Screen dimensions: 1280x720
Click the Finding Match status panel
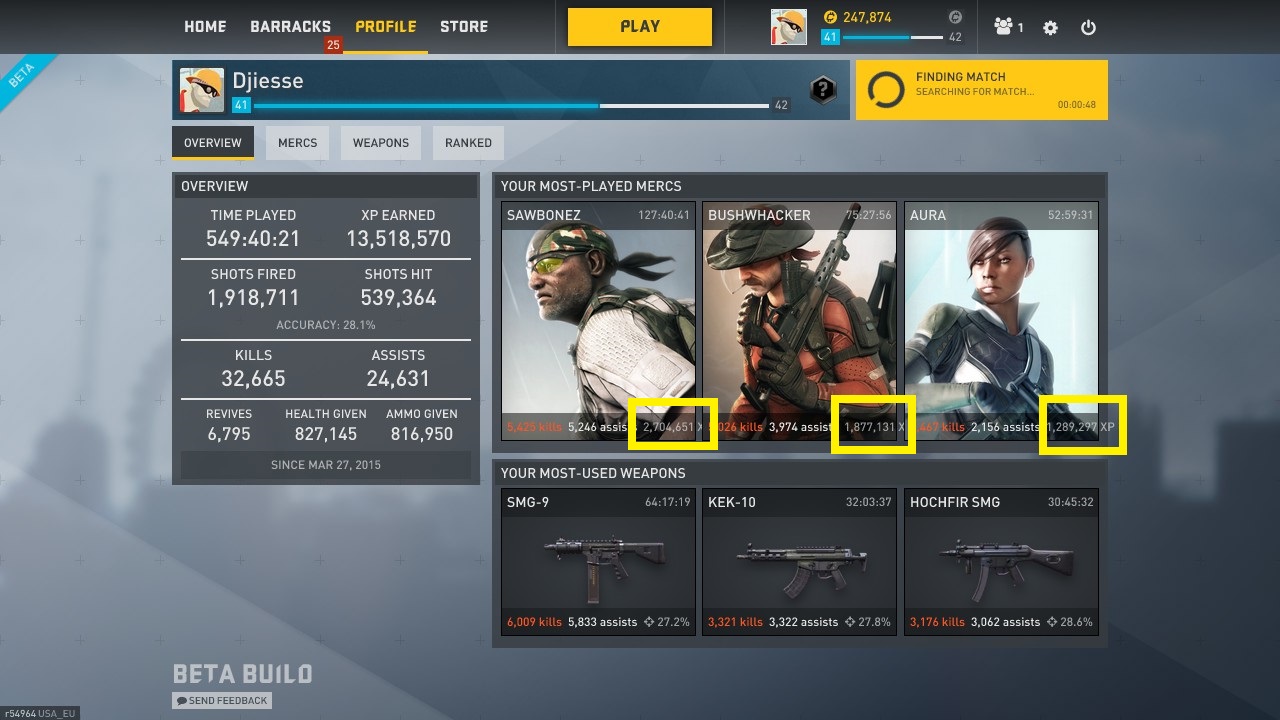tap(981, 90)
